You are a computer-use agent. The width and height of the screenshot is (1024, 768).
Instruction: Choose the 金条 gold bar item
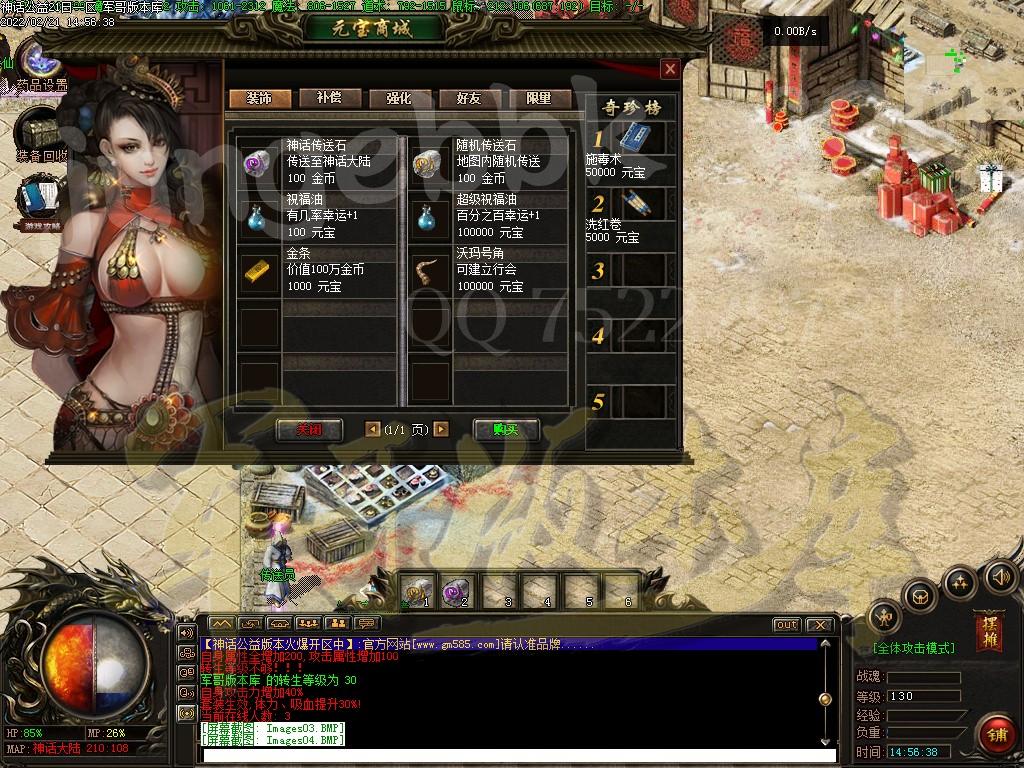pos(260,270)
